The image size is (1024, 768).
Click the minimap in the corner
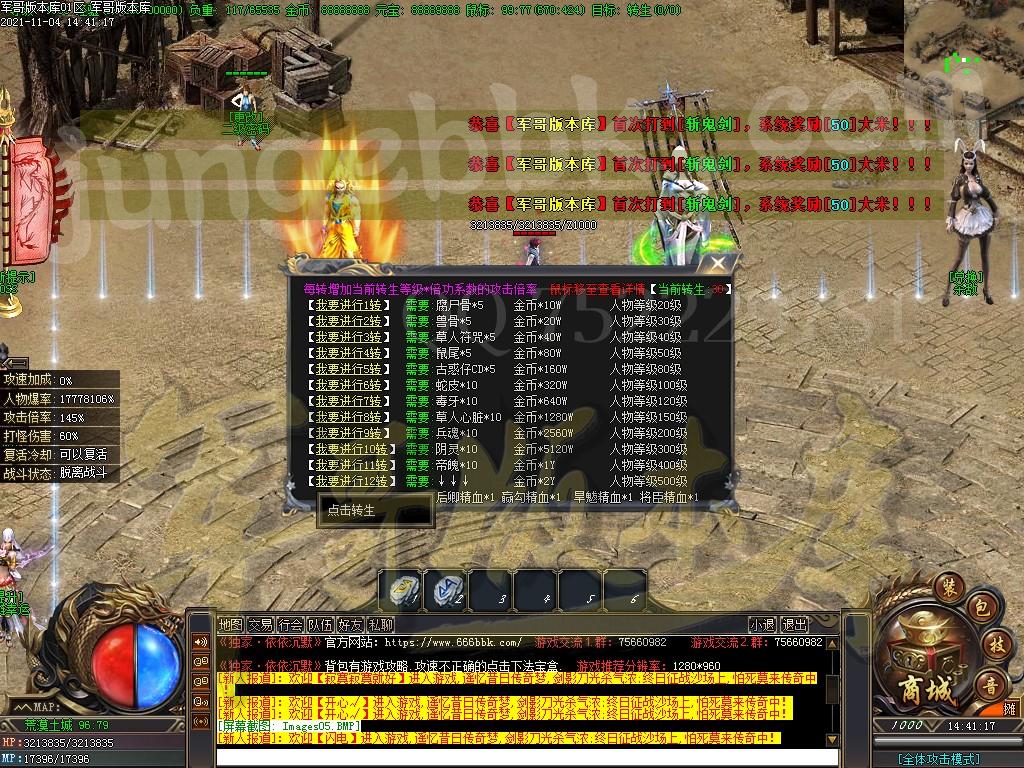click(964, 45)
